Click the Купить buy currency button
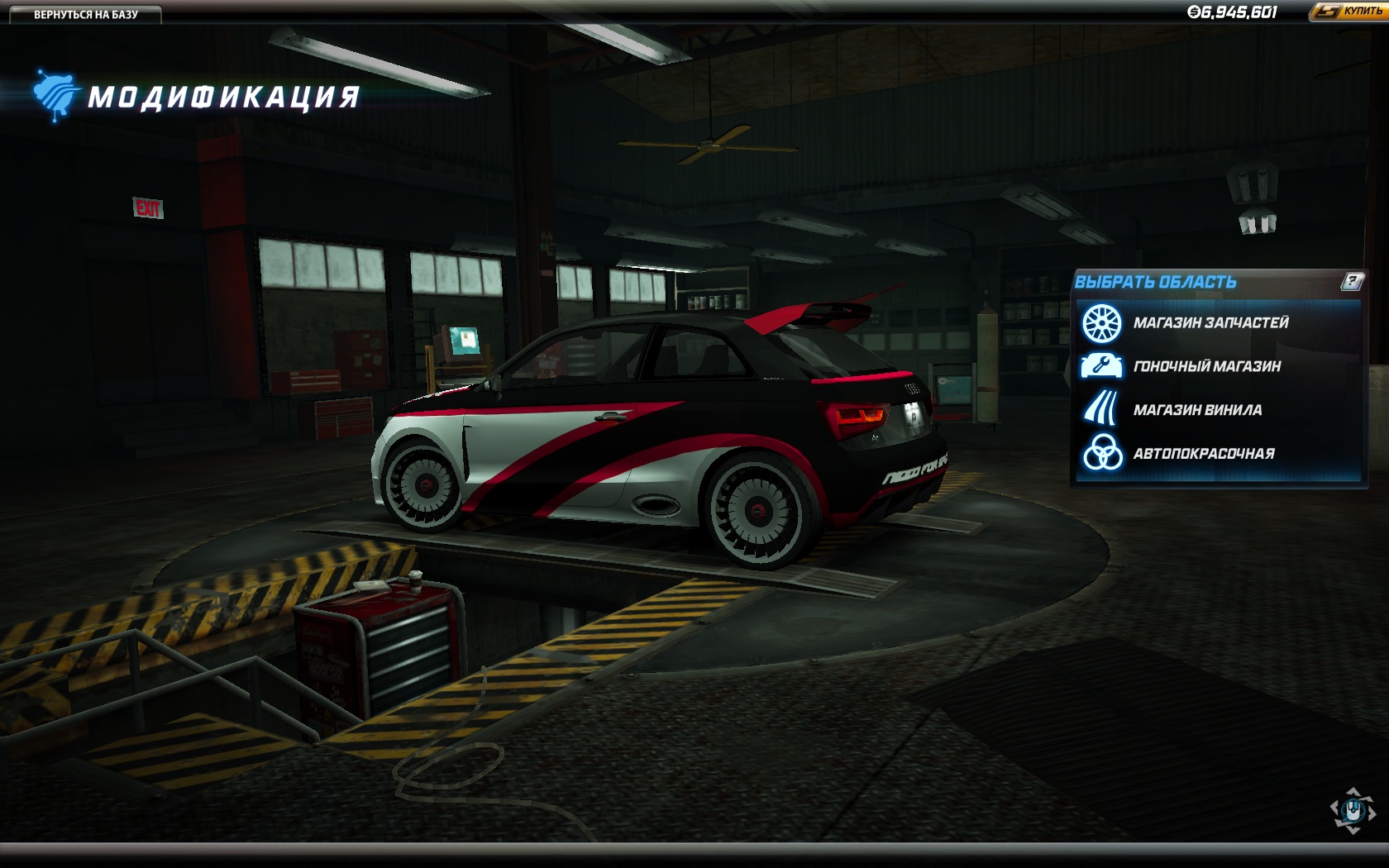 [1349, 12]
